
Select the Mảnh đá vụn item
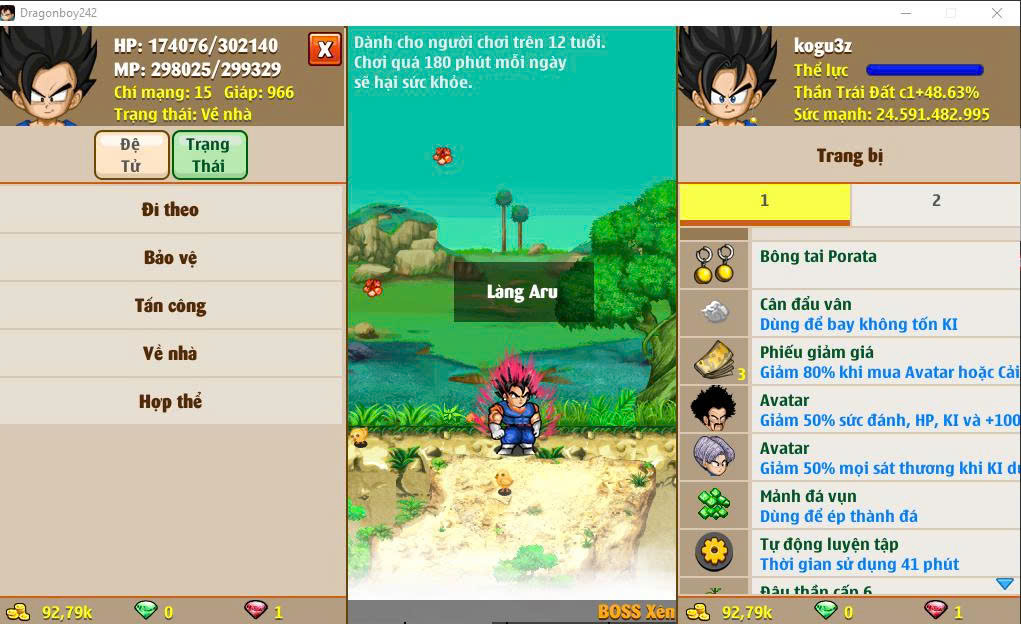pos(850,505)
